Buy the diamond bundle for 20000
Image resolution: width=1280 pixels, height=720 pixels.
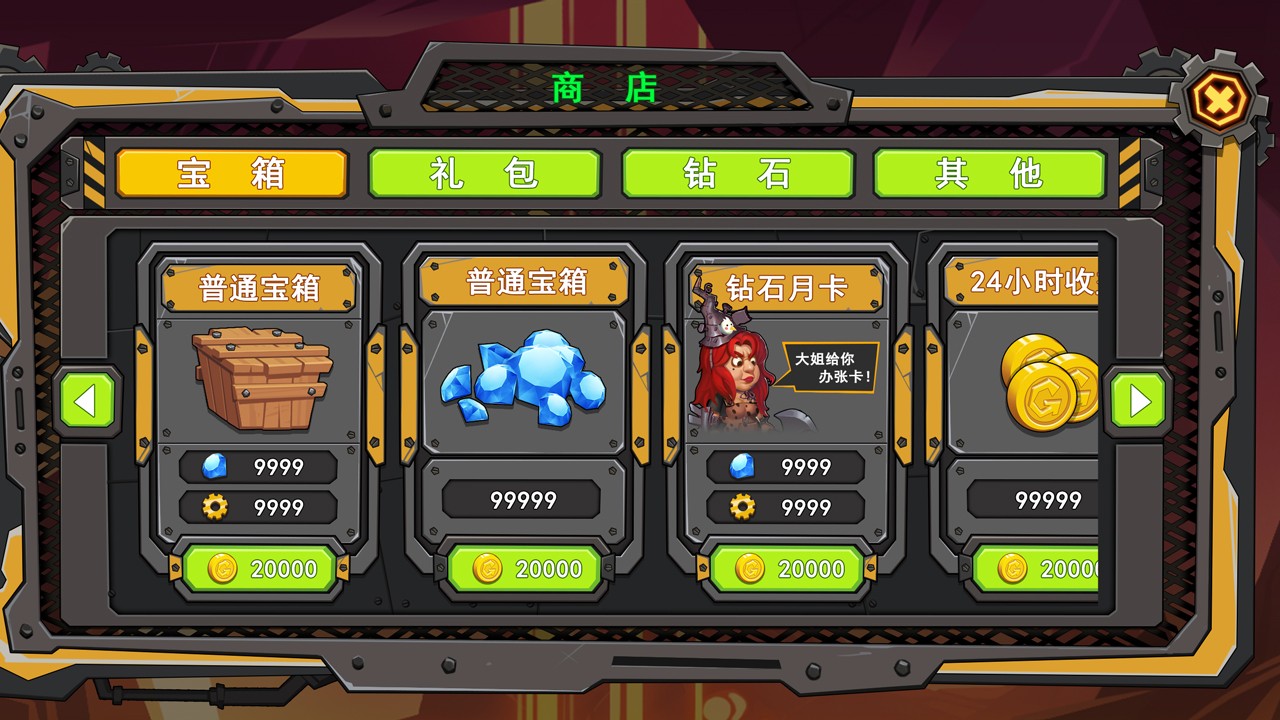[x=525, y=569]
